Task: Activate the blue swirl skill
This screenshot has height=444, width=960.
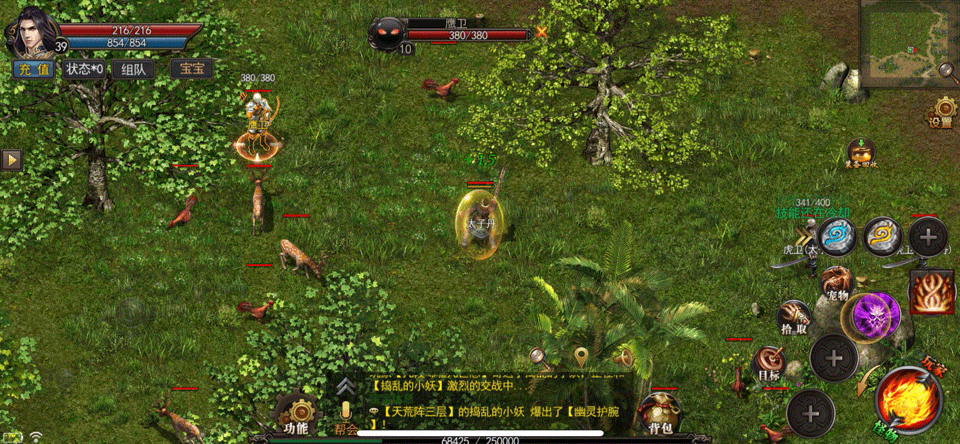Action: [x=837, y=237]
